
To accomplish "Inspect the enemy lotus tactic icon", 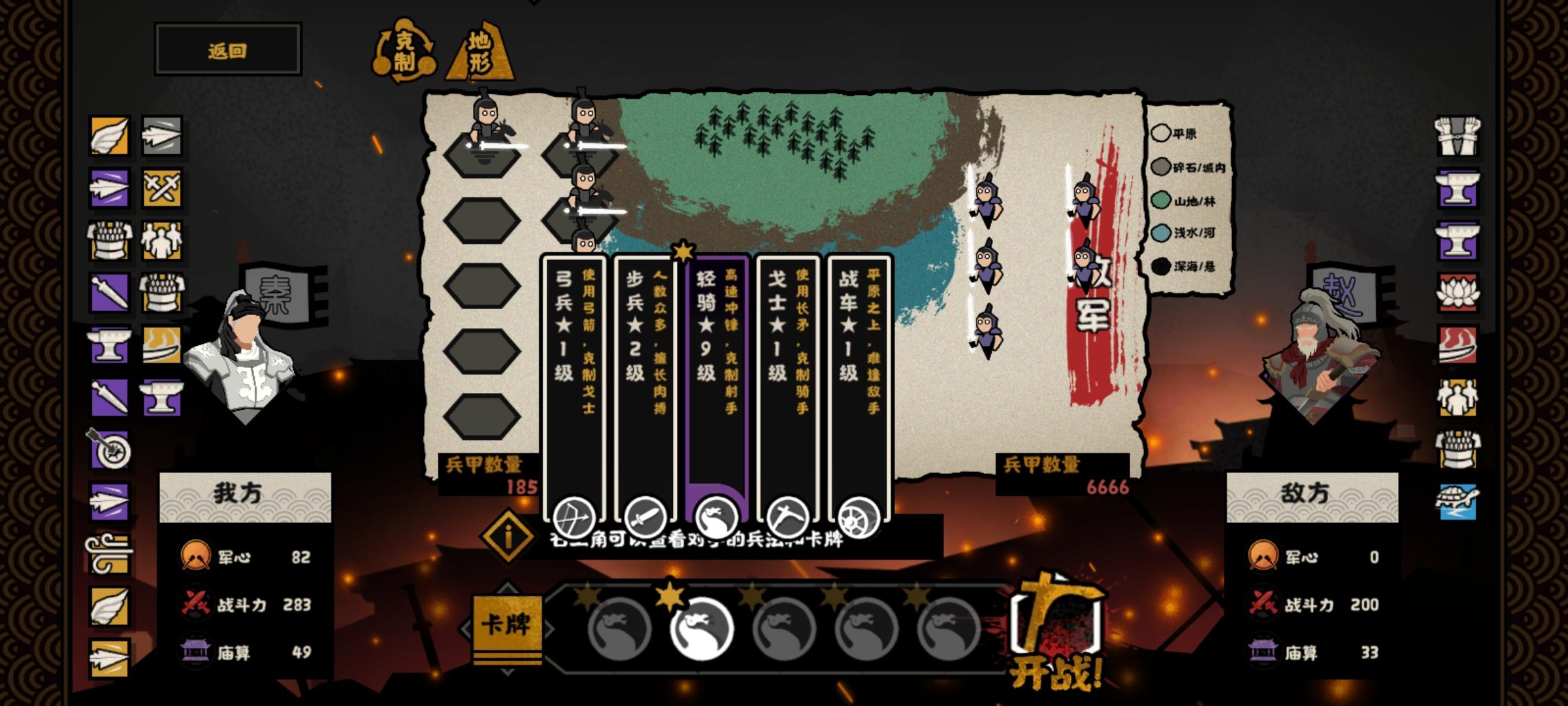I will (x=1457, y=293).
